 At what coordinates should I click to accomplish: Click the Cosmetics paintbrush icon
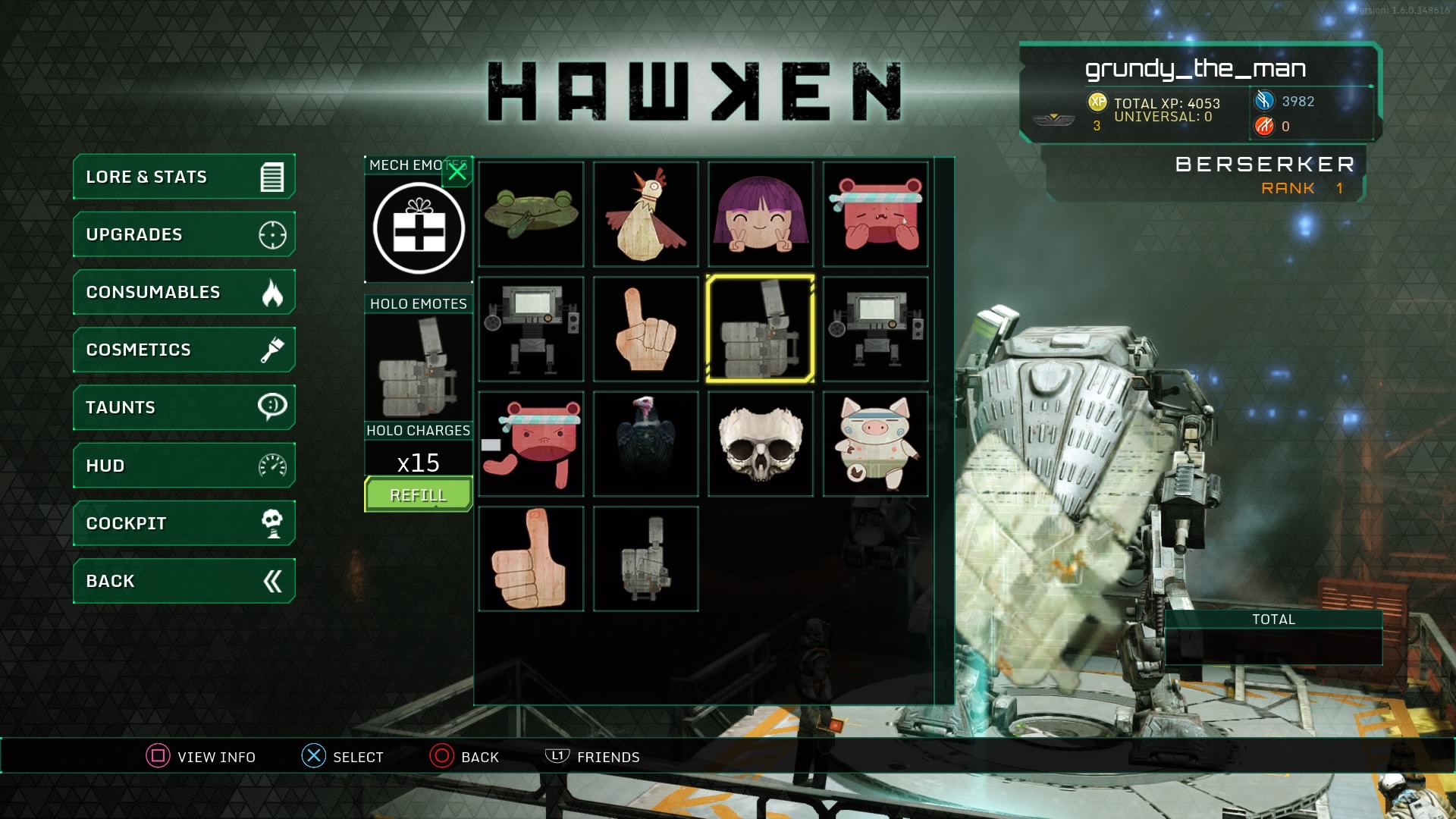pos(271,350)
